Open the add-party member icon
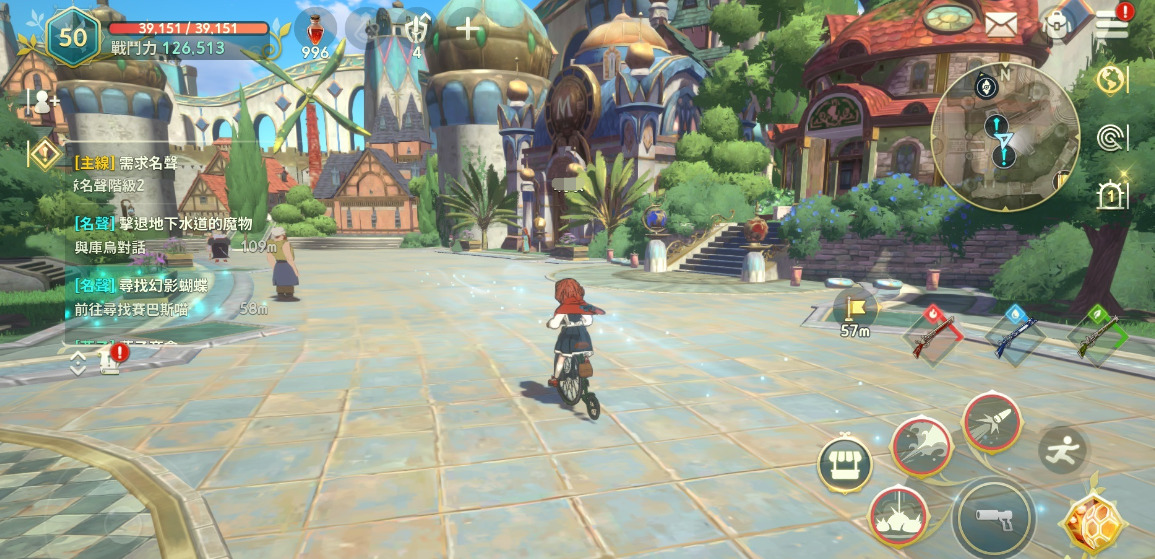 pyautogui.click(x=43, y=100)
